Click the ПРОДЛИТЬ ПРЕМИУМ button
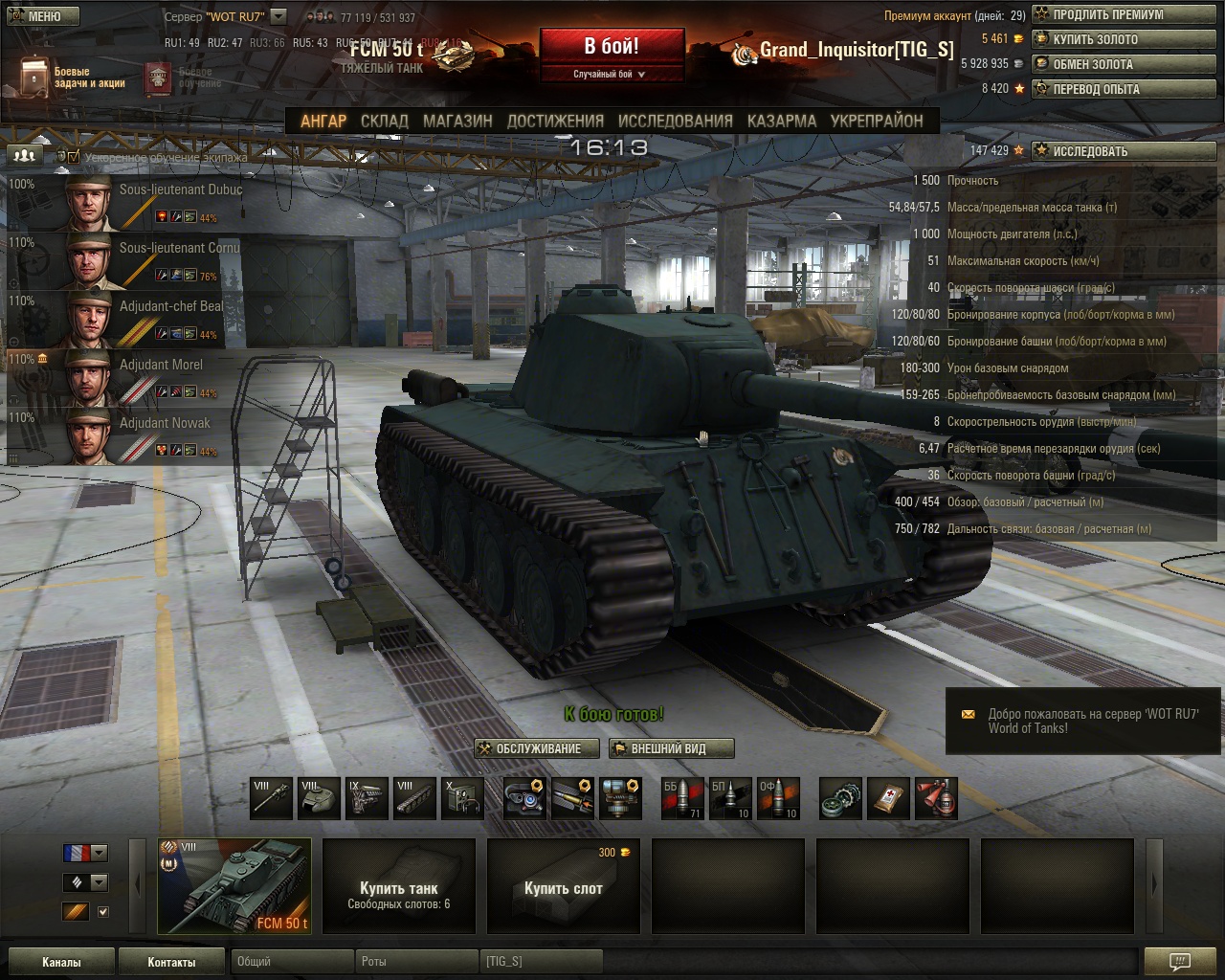This screenshot has height=980, width=1225. pos(1124,15)
